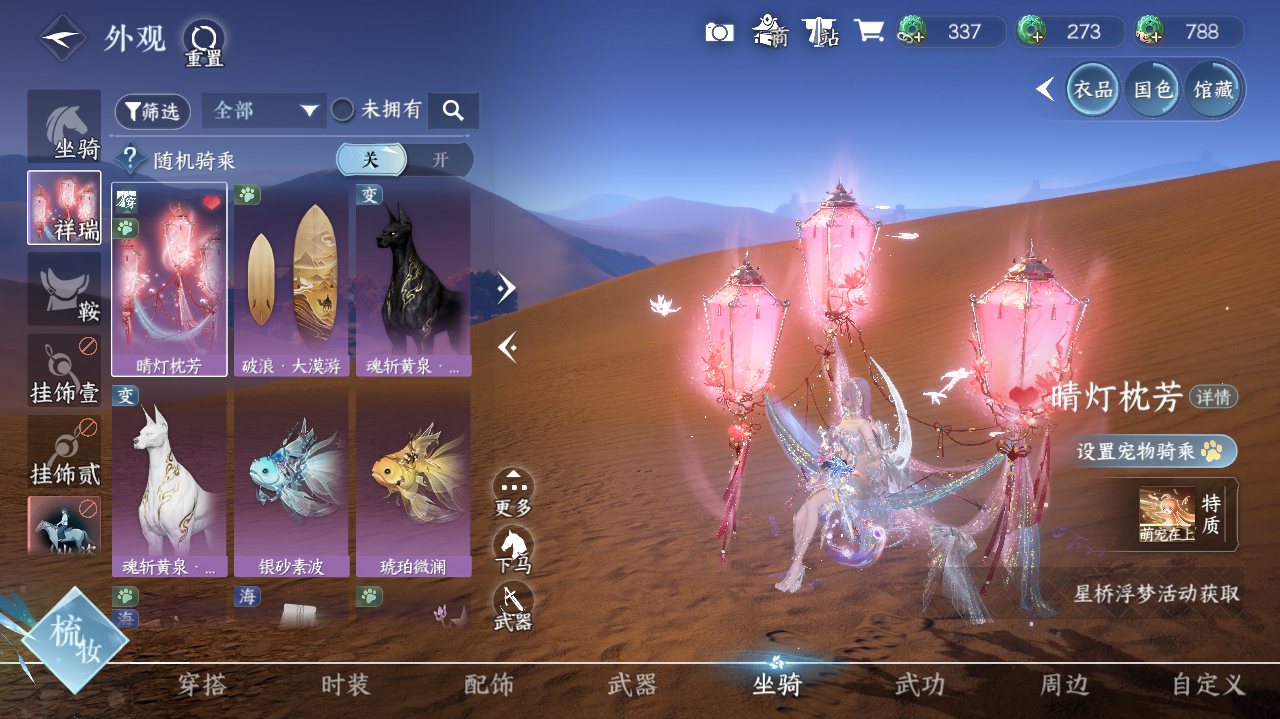The image size is (1280, 719).
Task: Open the 筛选 filter options
Action: point(153,112)
